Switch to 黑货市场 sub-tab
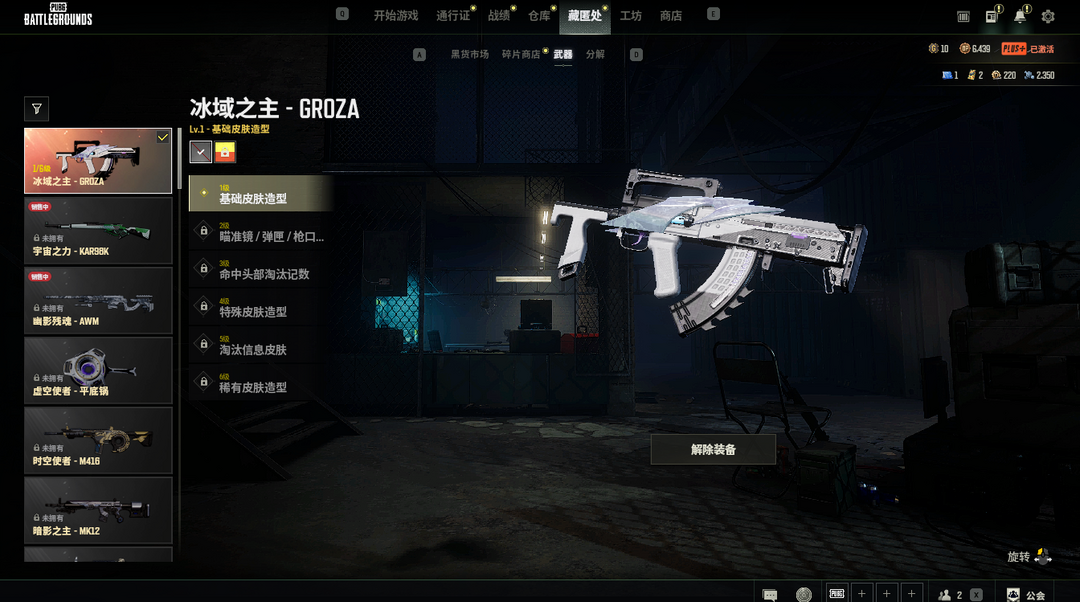This screenshot has height=602, width=1080. tap(470, 54)
